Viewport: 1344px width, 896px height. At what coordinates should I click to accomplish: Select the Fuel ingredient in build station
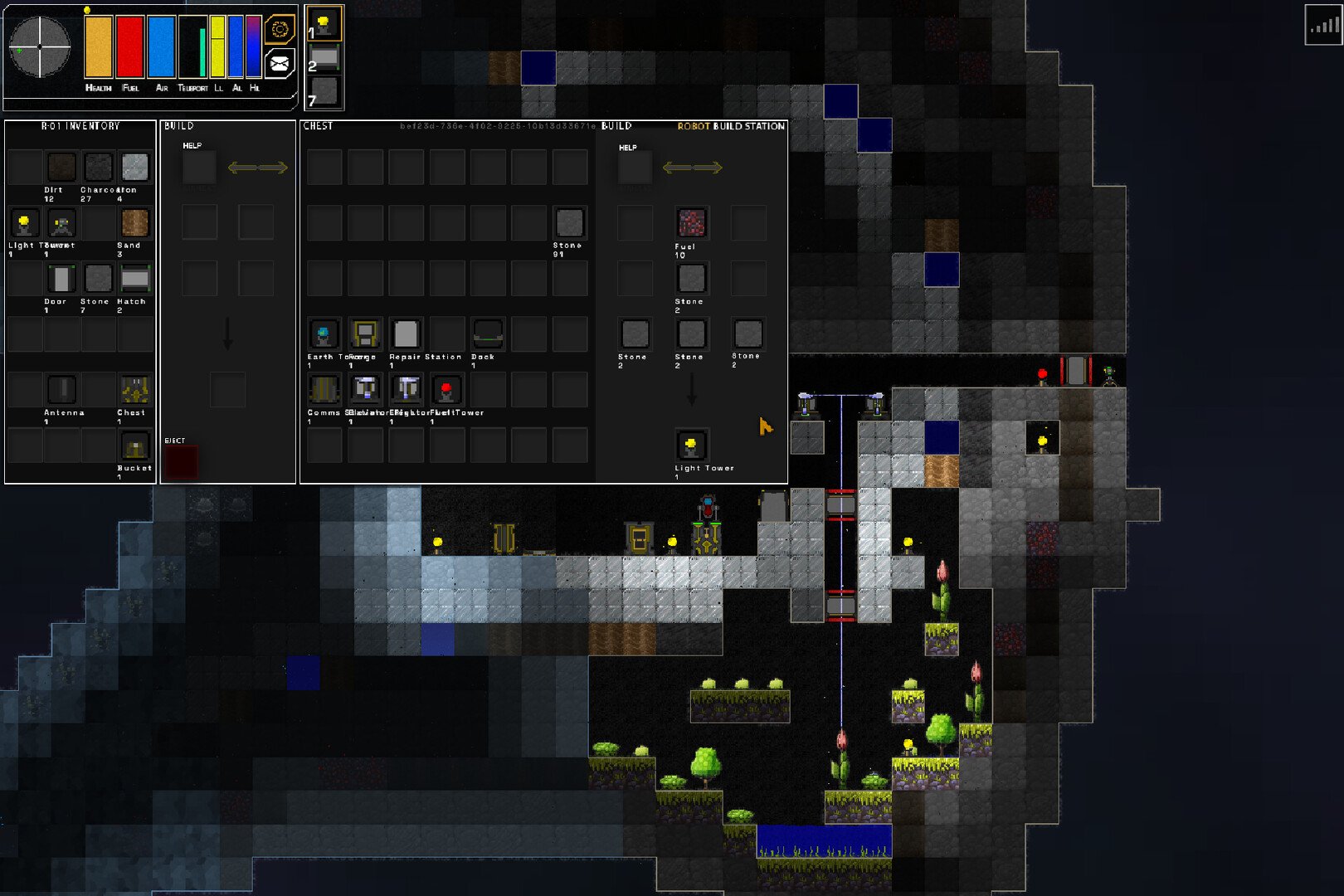691,223
